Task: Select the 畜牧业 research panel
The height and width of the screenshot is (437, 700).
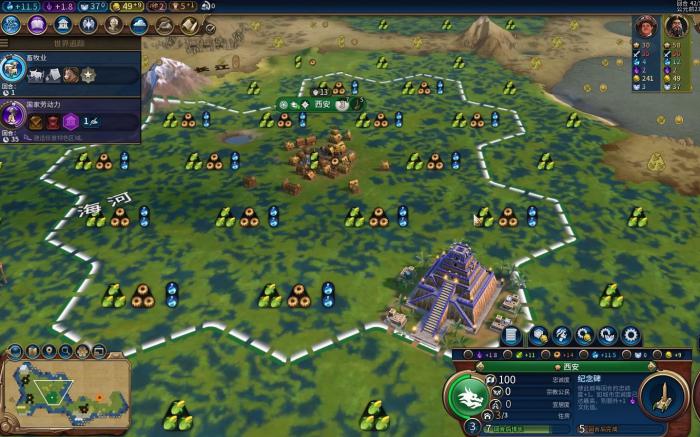Action: (x=70, y=69)
